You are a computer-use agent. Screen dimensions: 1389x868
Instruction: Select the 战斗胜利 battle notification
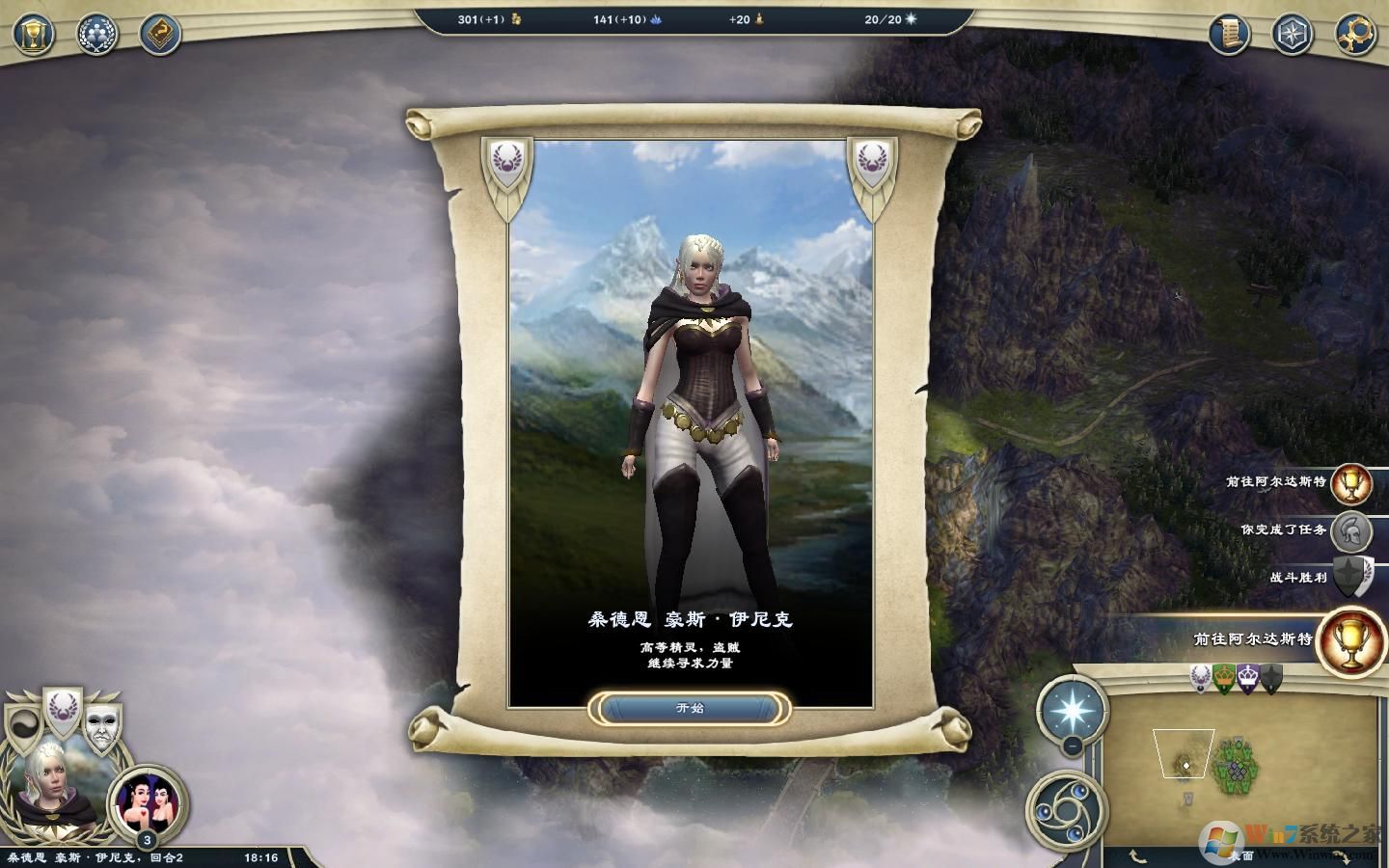tap(1351, 577)
